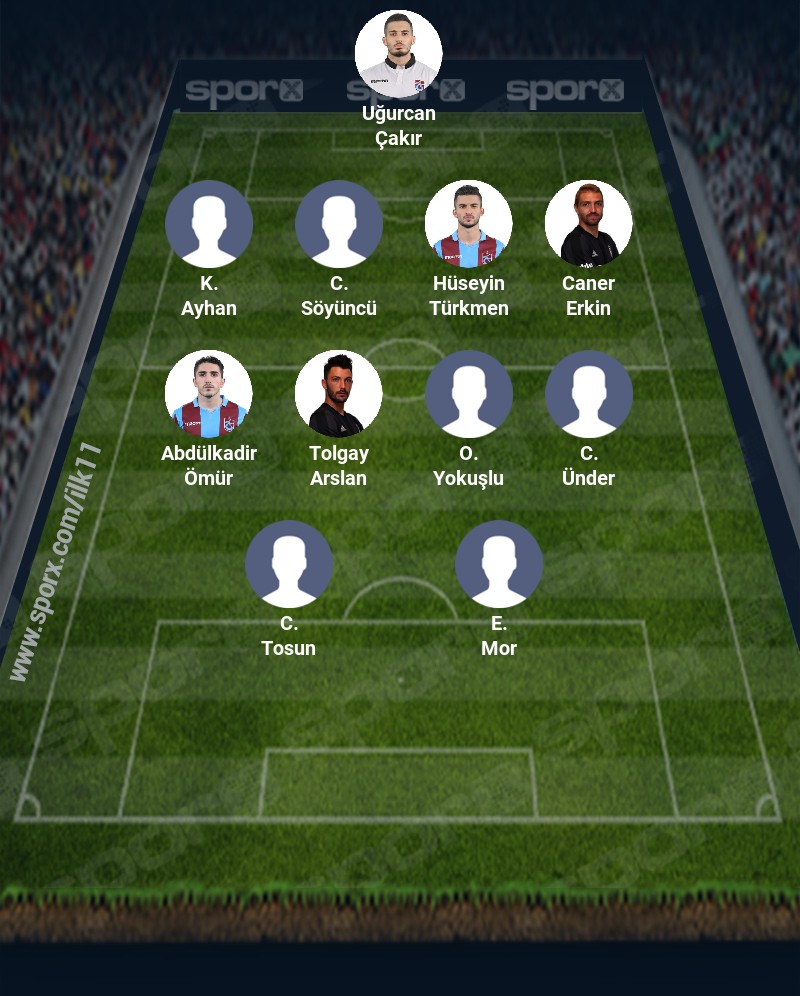Select the O. Yokuşlu player slot
Screen dimensions: 800x996
coord(469,394)
